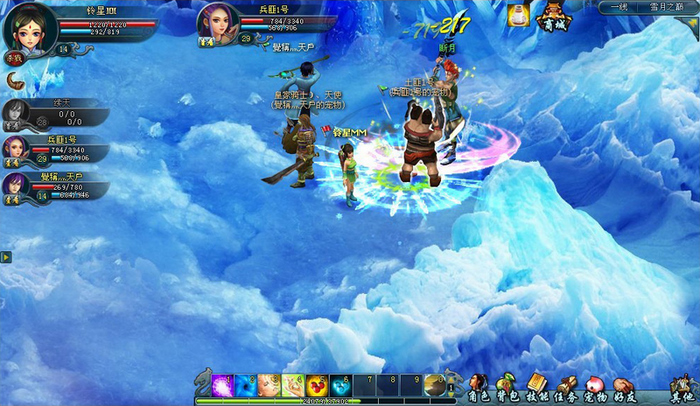Open the 任务 quest scroll
The height and width of the screenshot is (406, 700).
point(567,386)
